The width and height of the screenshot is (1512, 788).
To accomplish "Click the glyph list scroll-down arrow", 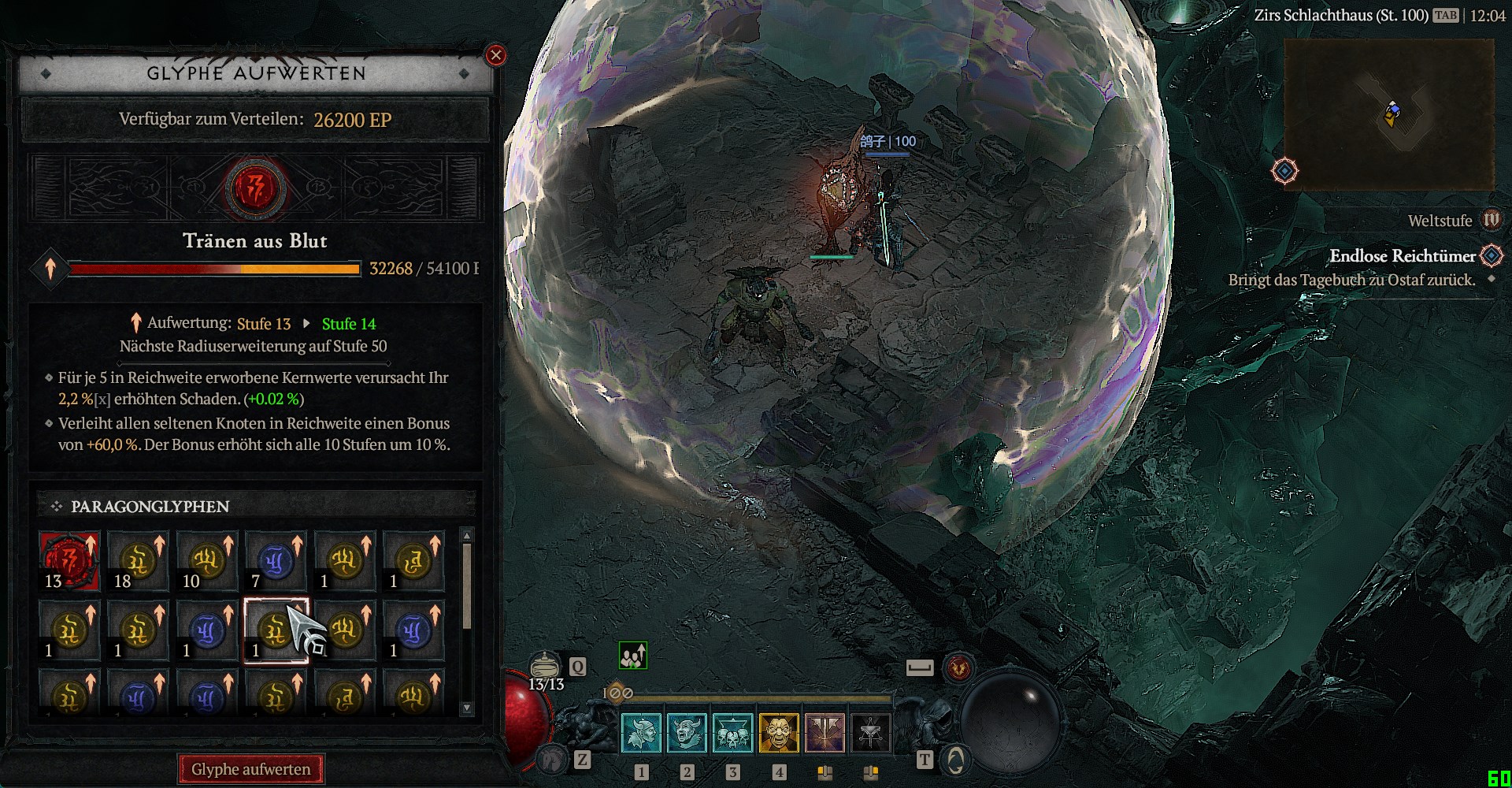I will coord(467,708).
